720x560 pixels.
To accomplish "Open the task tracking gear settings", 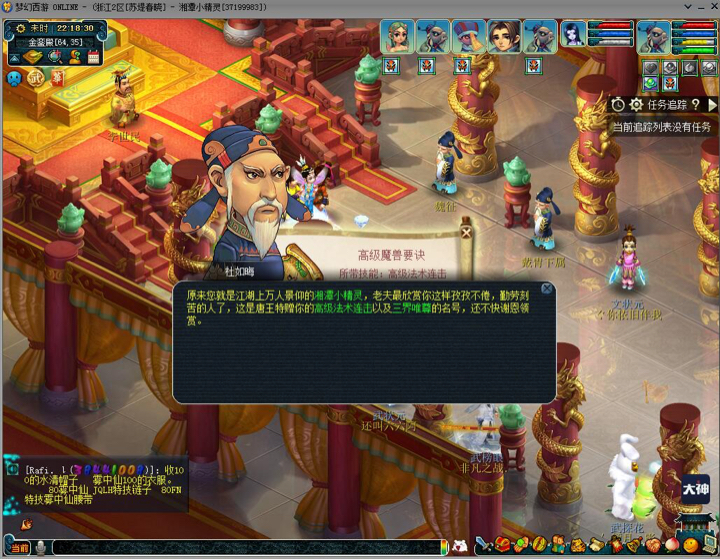I will [636, 104].
